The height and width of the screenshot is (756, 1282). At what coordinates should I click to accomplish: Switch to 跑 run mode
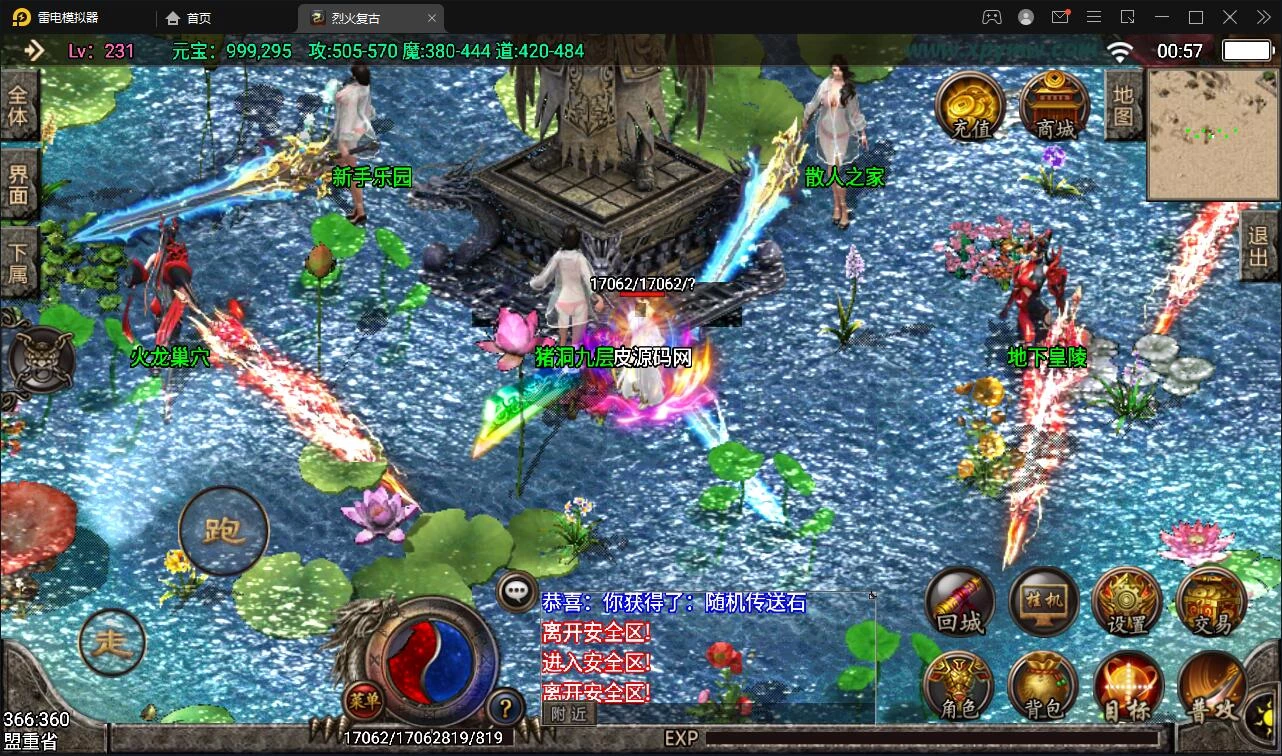223,531
